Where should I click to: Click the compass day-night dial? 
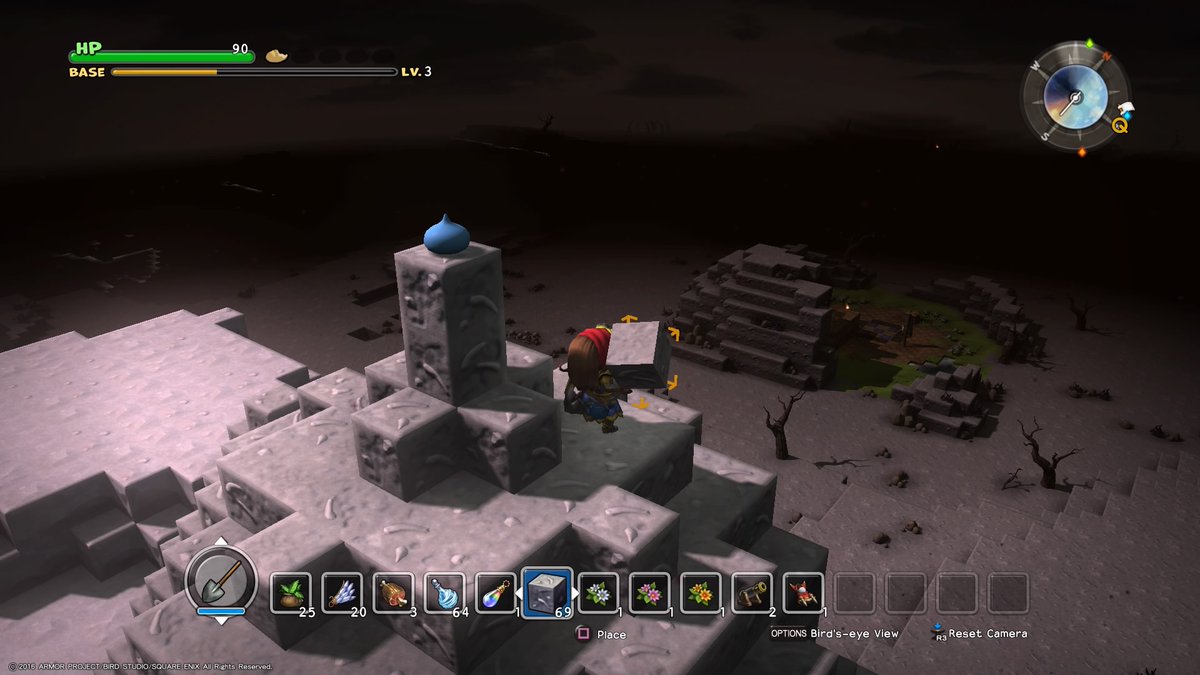[x=1075, y=96]
